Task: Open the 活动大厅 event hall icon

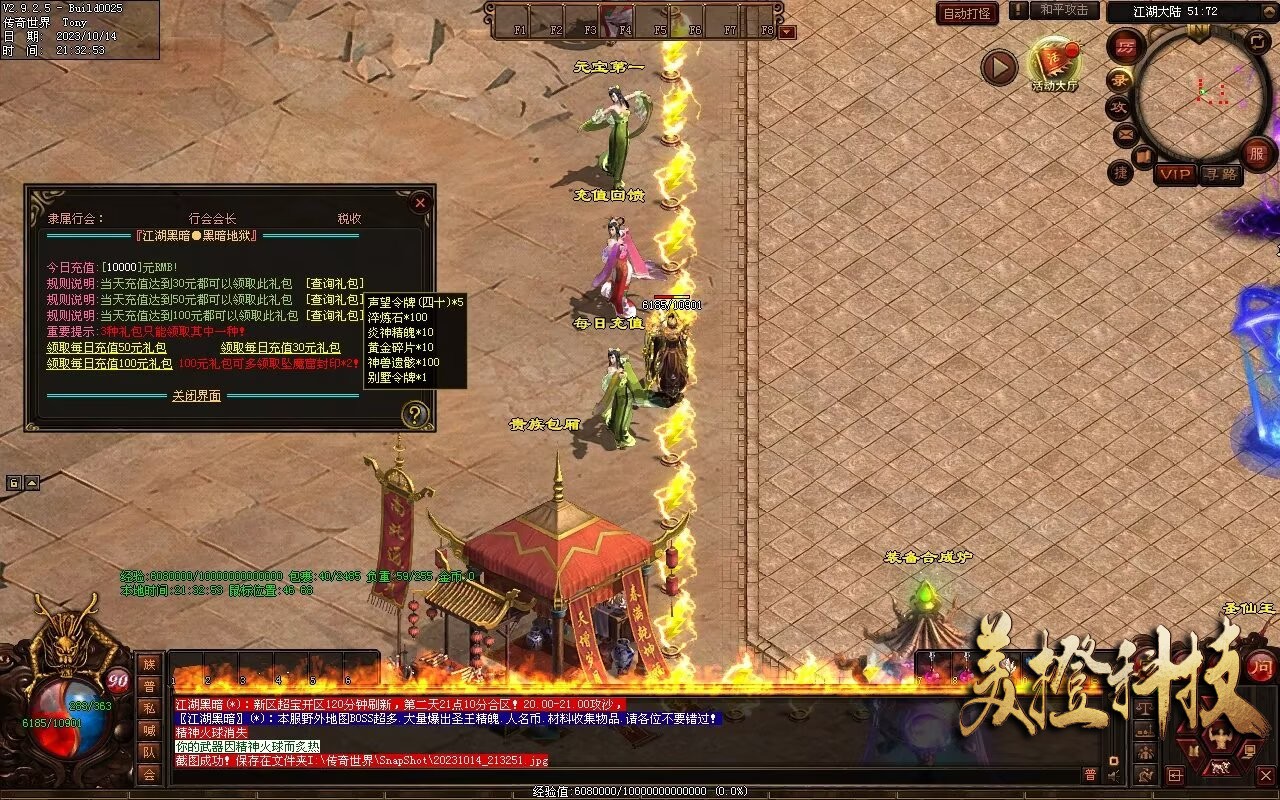Action: (1055, 65)
